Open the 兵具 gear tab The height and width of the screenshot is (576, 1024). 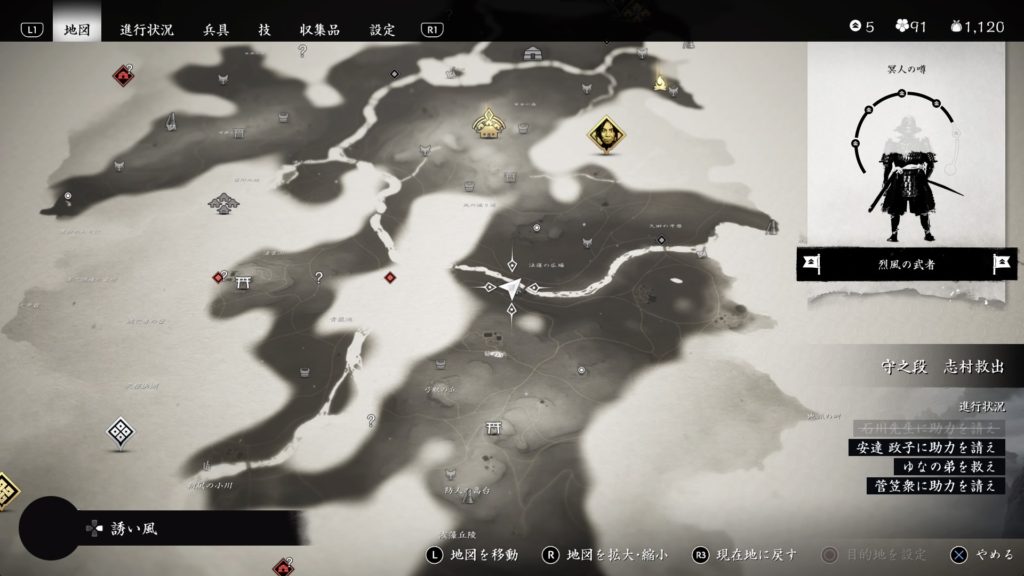click(x=216, y=29)
